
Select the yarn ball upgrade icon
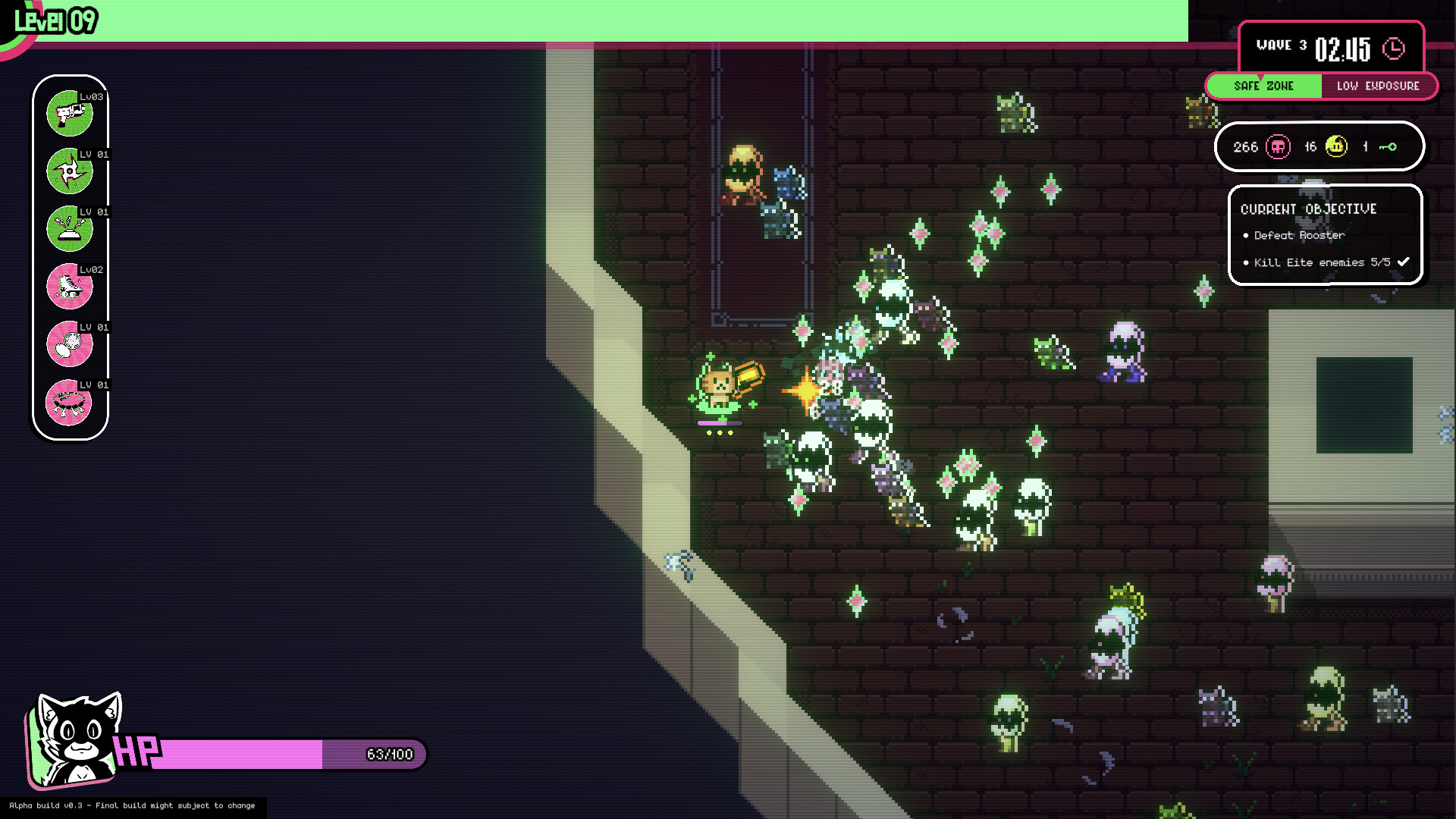point(69,345)
